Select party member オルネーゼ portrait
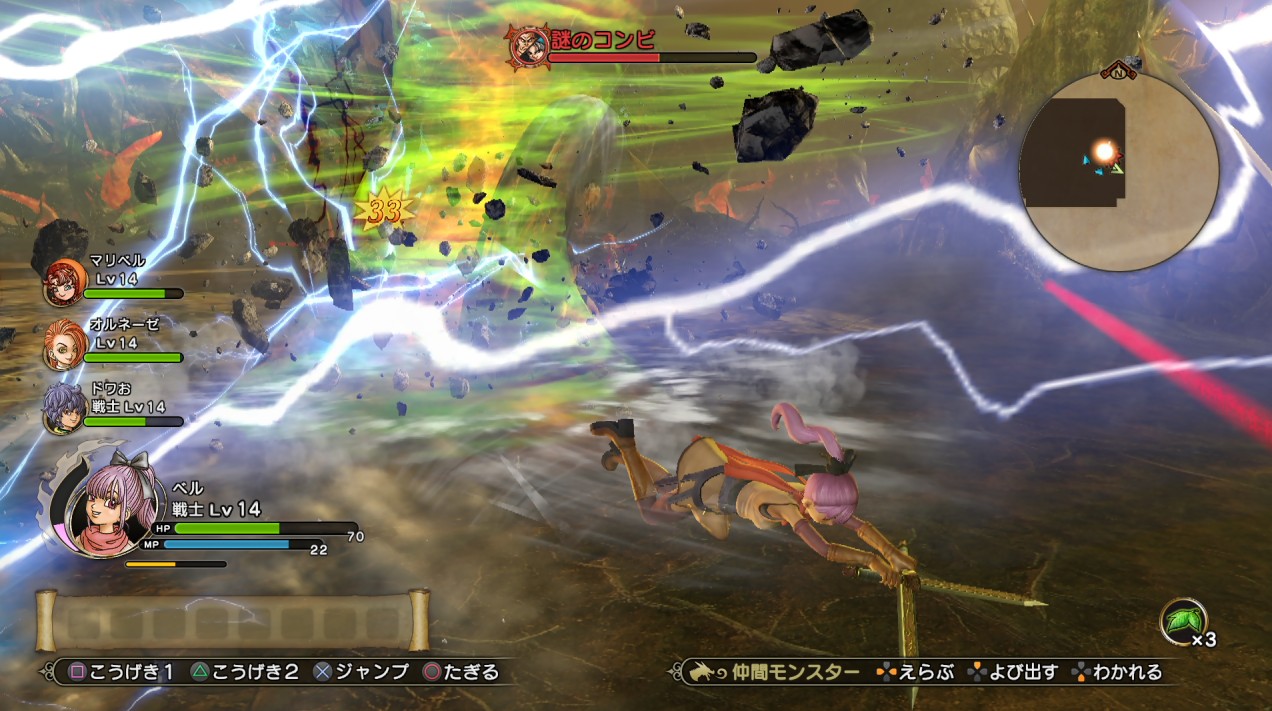Screen dimensions: 1272x711 (64, 345)
